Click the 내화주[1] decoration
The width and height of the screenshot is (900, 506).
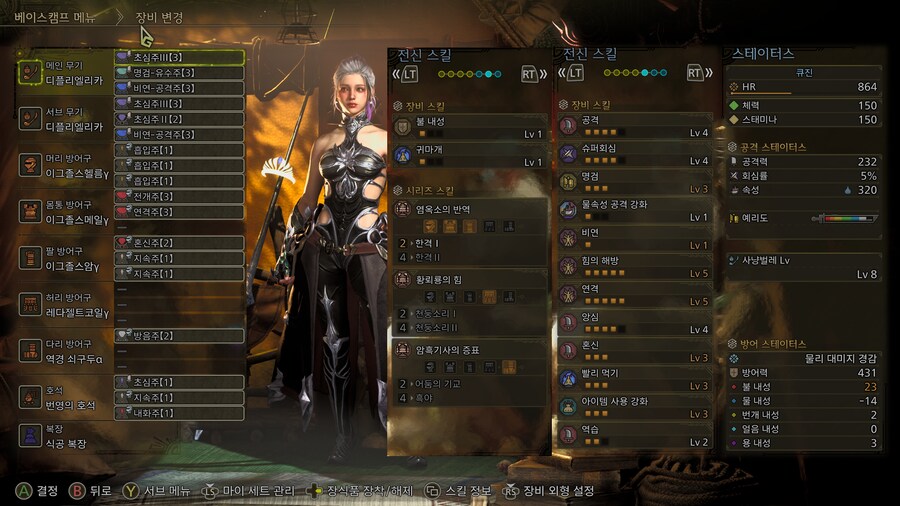pyautogui.click(x=180, y=413)
